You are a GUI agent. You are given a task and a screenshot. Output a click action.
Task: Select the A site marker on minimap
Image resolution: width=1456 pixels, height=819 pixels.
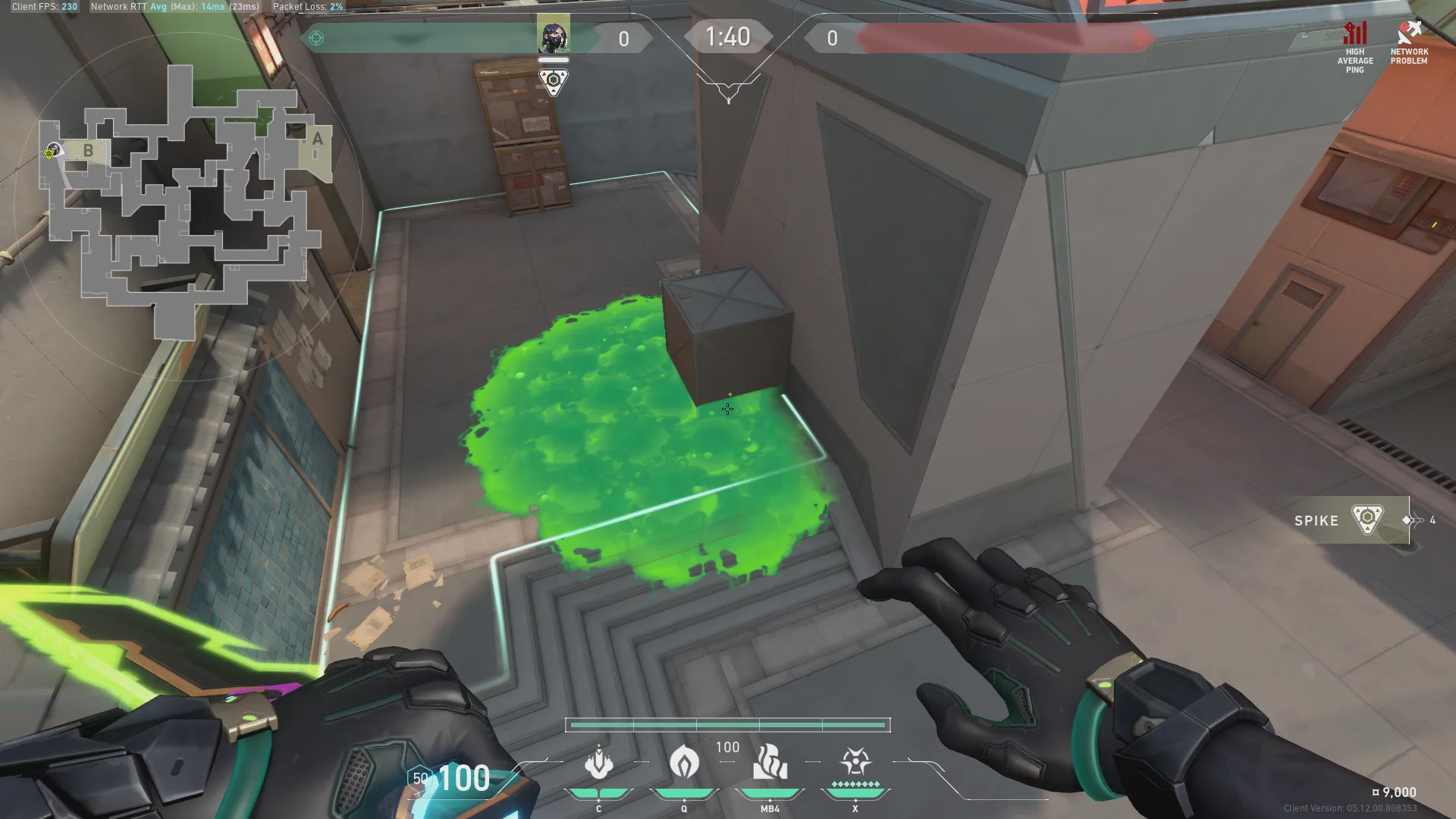(318, 139)
